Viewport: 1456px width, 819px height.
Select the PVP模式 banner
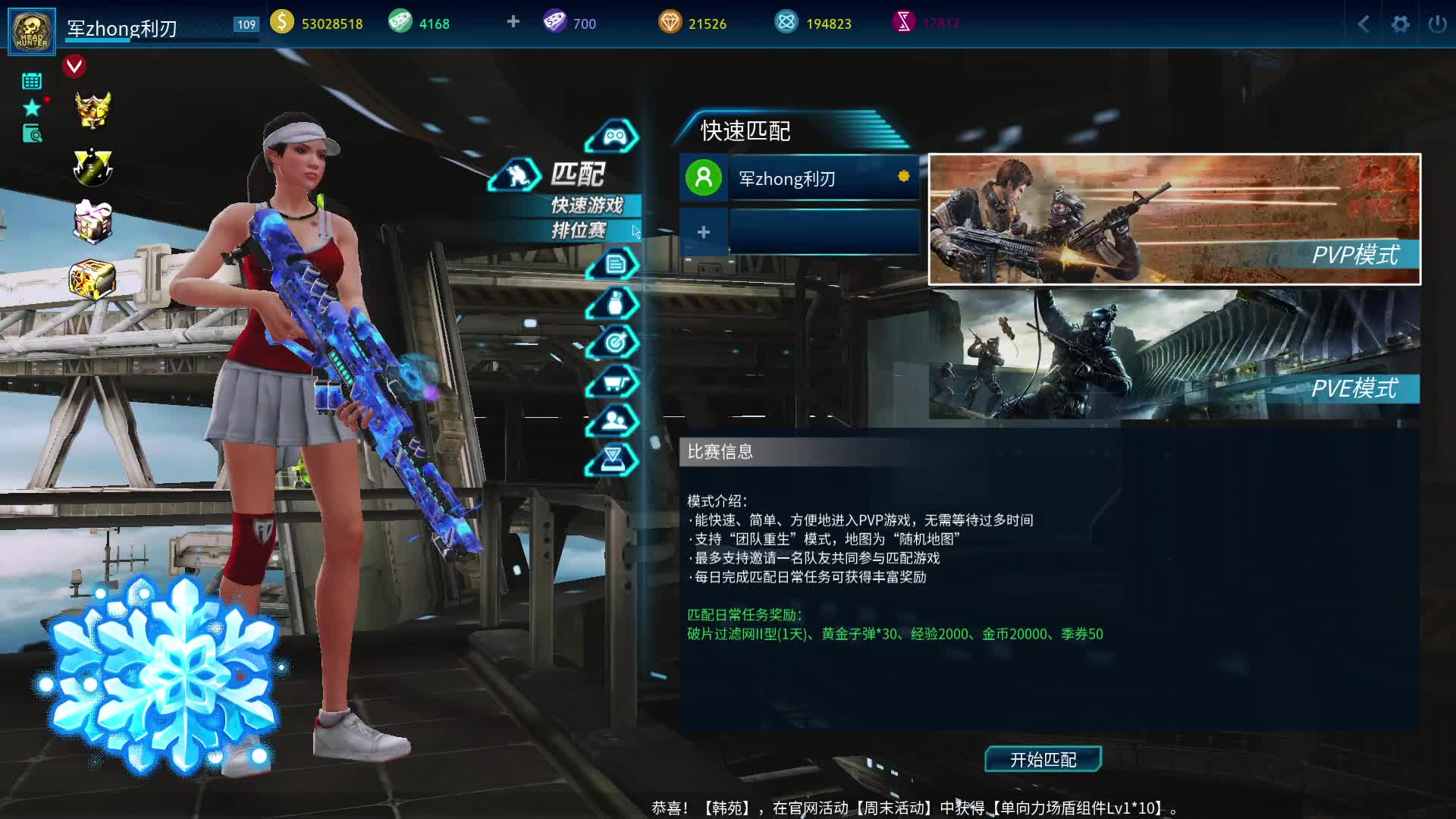[1174, 219]
